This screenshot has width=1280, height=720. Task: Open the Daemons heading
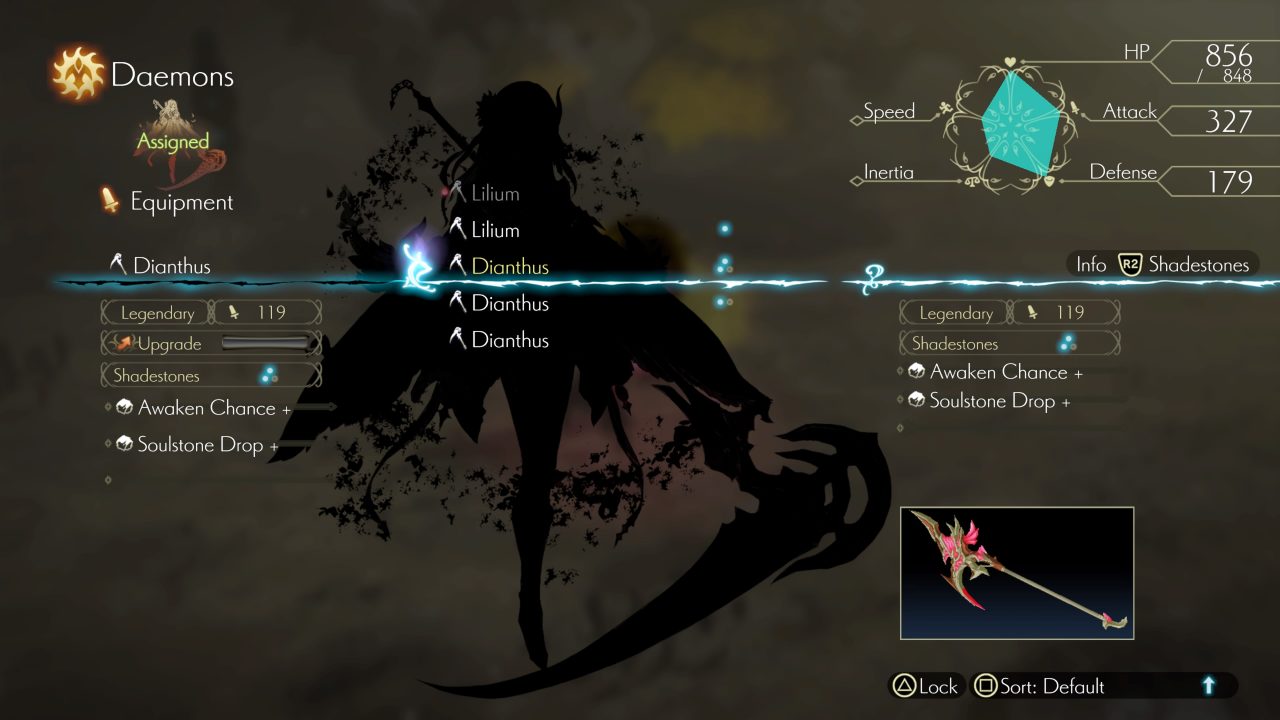171,75
